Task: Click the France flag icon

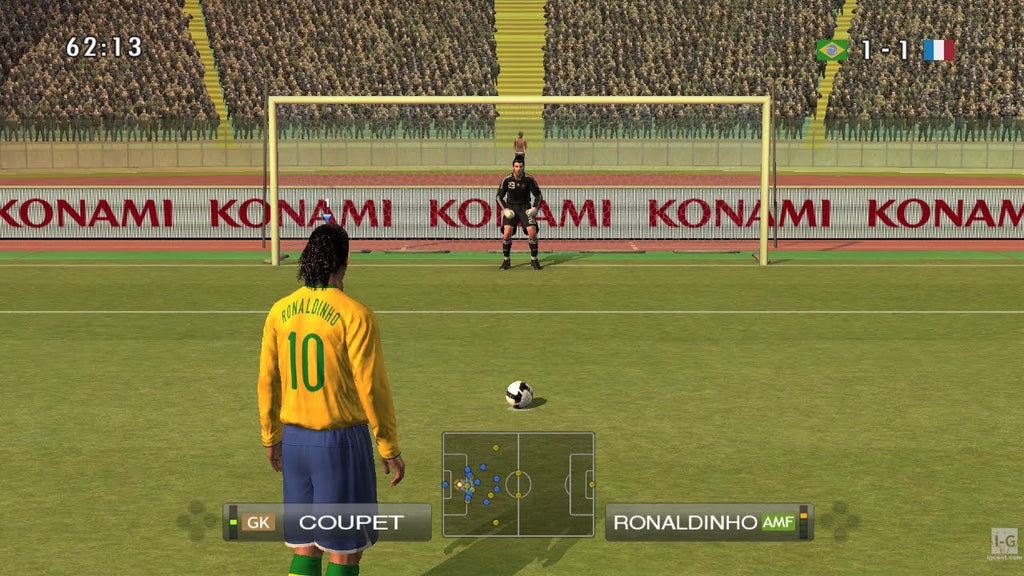Action: 938,50
